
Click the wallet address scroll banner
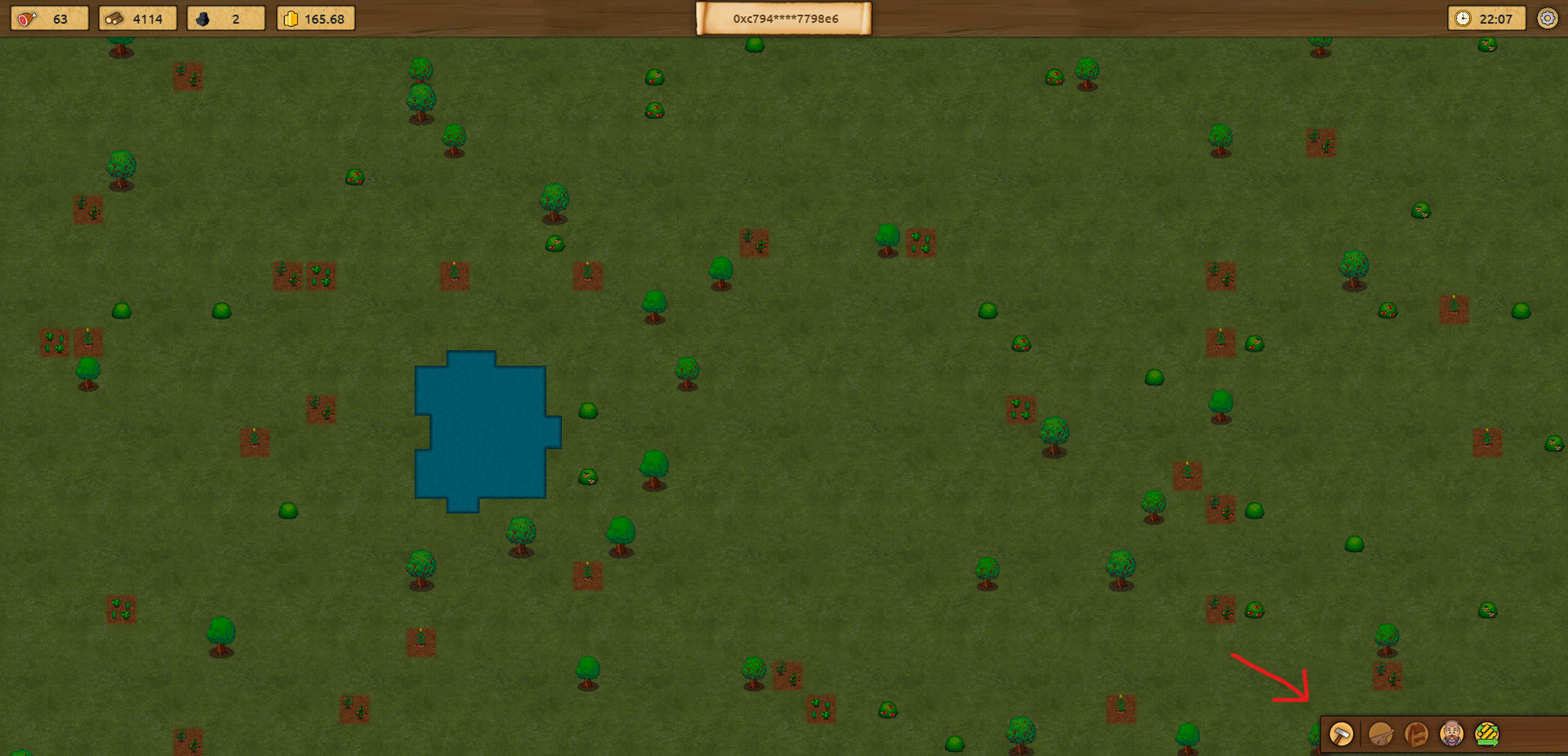point(784,18)
